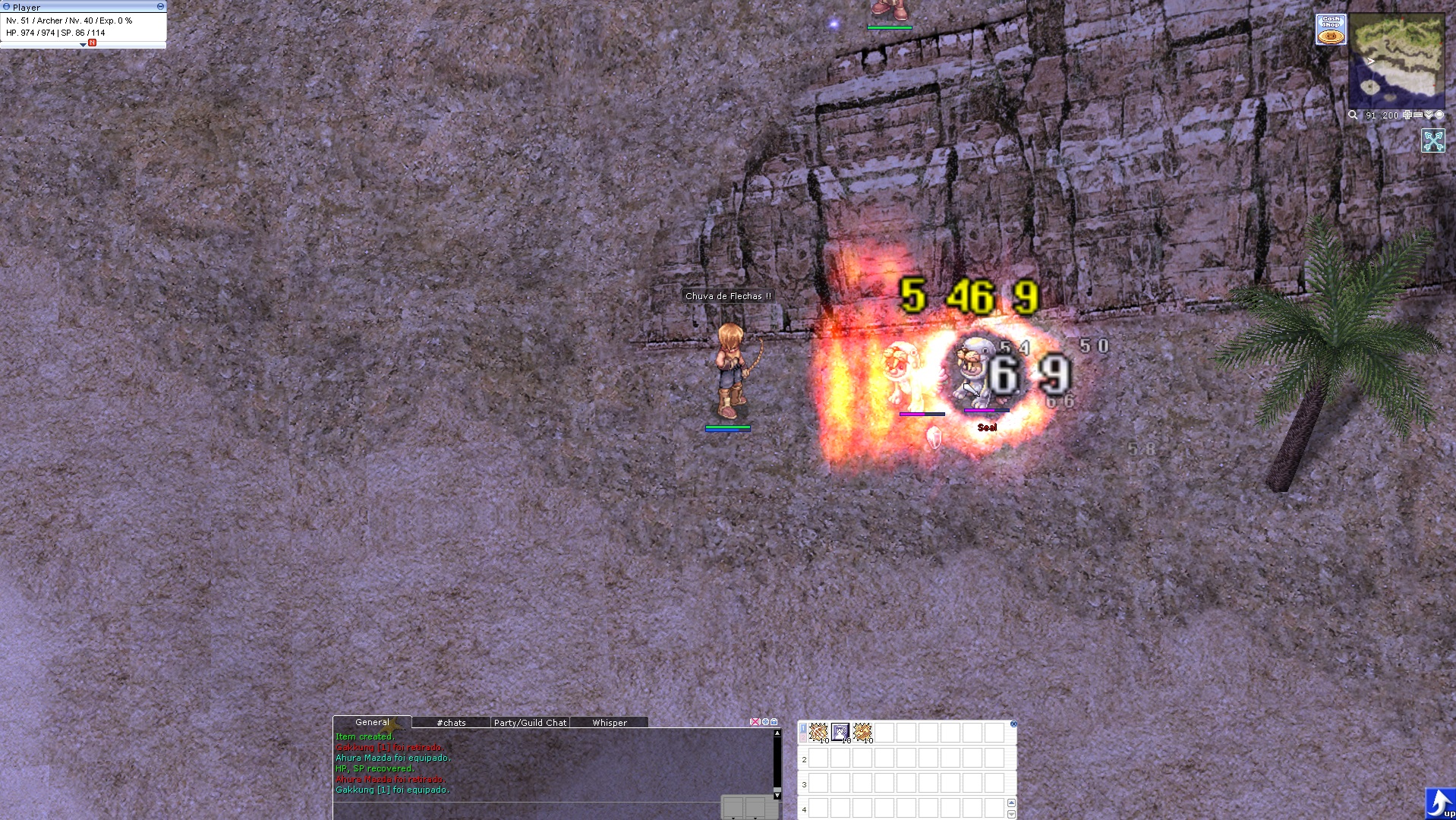Click the padlock icon on the chat window

[774, 721]
